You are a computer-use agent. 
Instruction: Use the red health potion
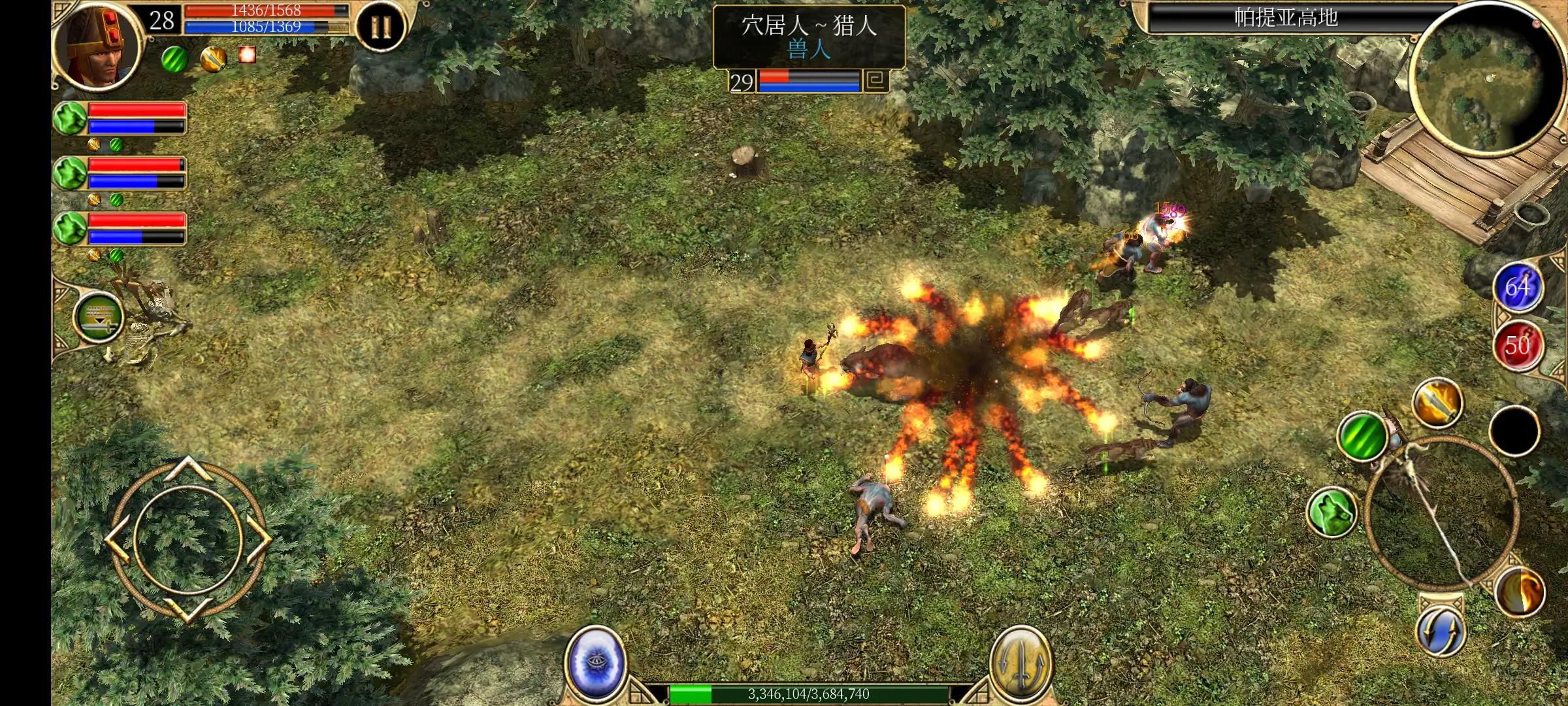point(1518,345)
